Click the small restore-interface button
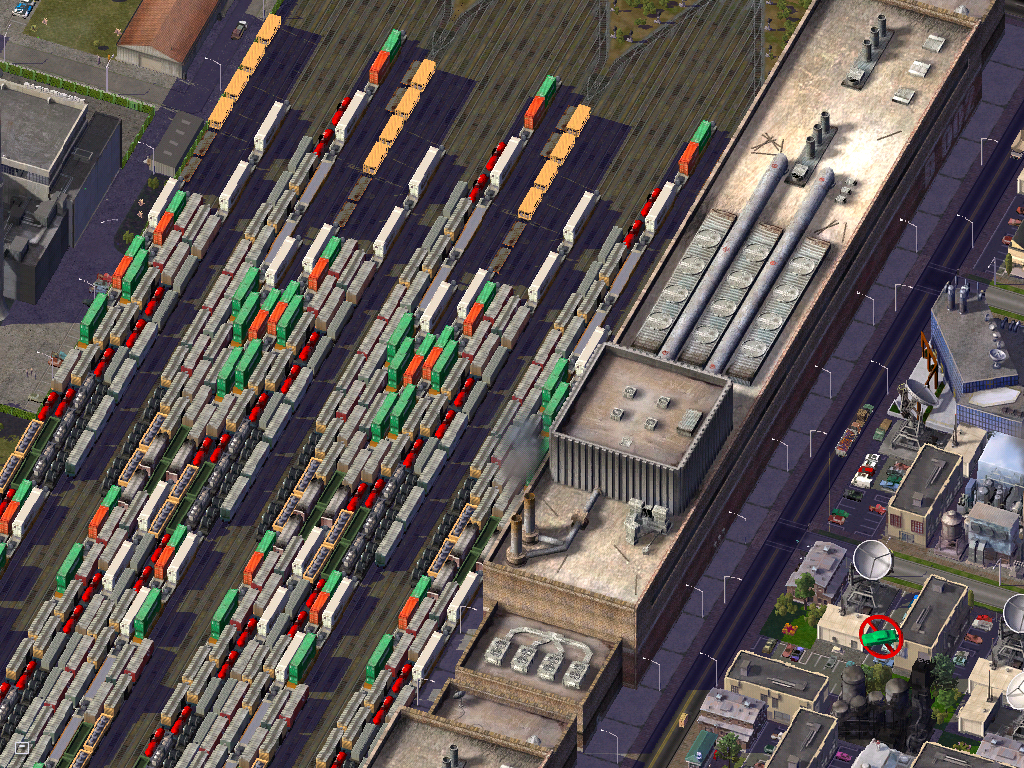1024x768 pixels. [21, 746]
